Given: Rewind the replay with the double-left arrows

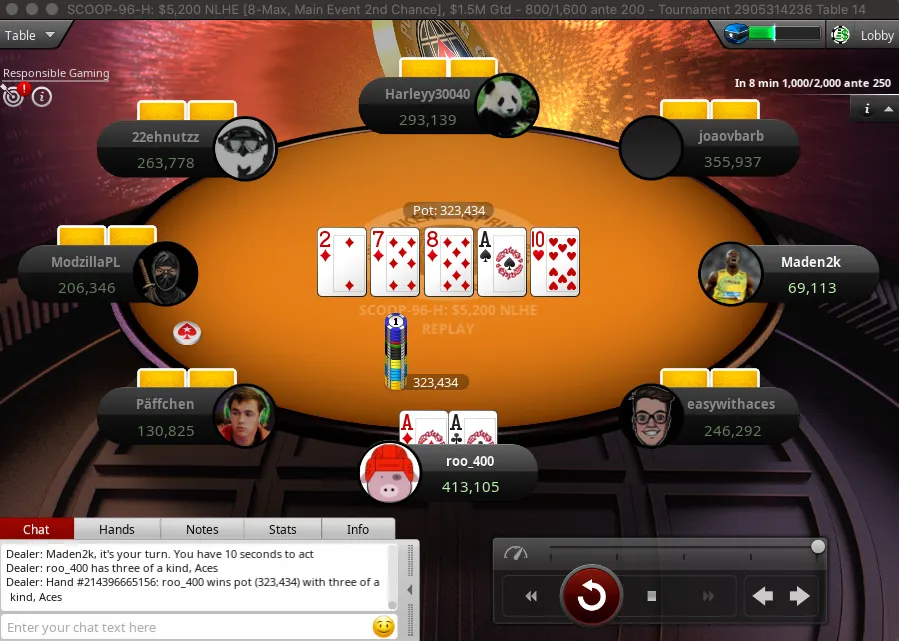Looking at the screenshot, I should 531,597.
